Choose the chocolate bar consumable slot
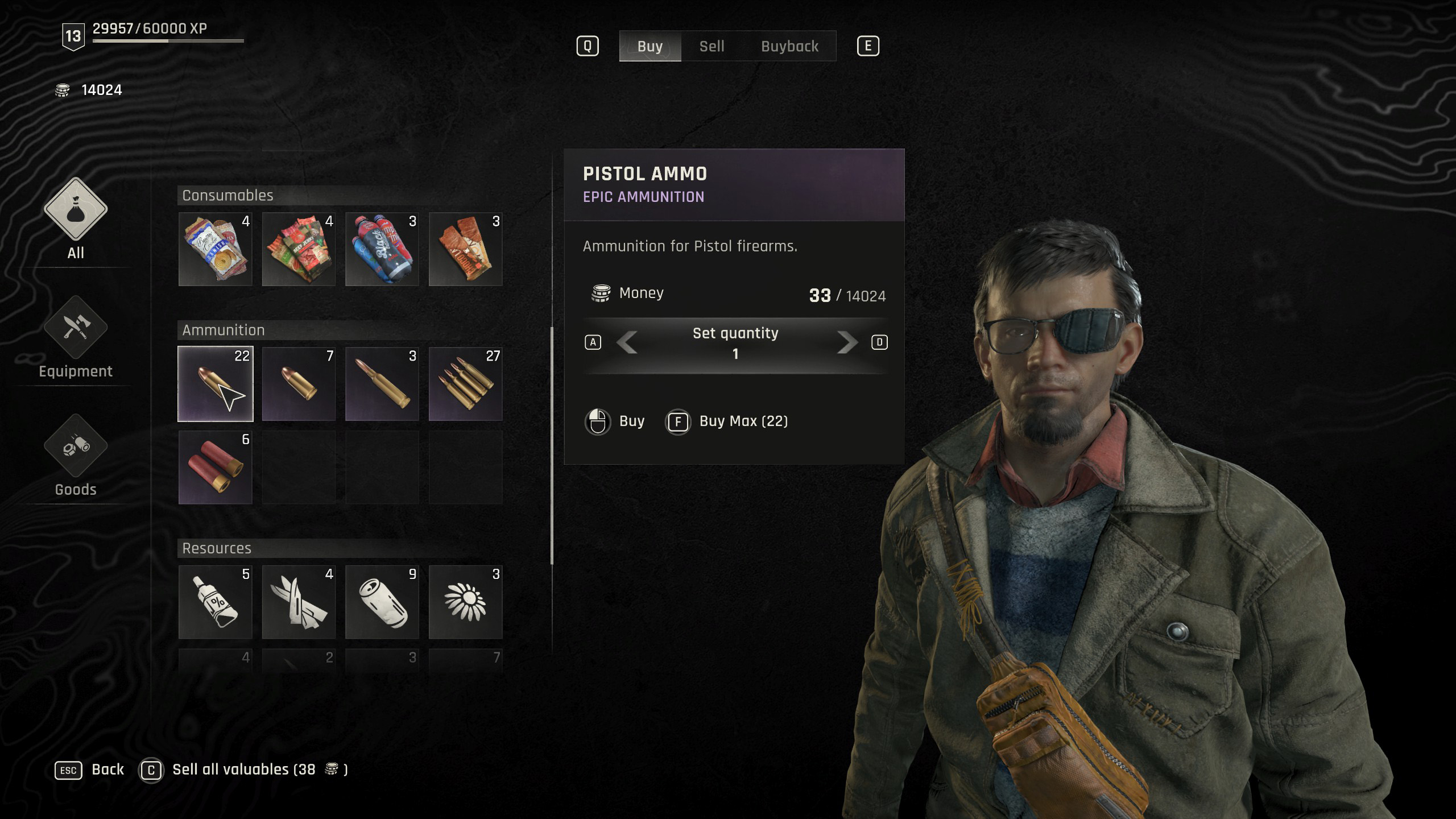This screenshot has width=1456, height=819. click(465, 249)
